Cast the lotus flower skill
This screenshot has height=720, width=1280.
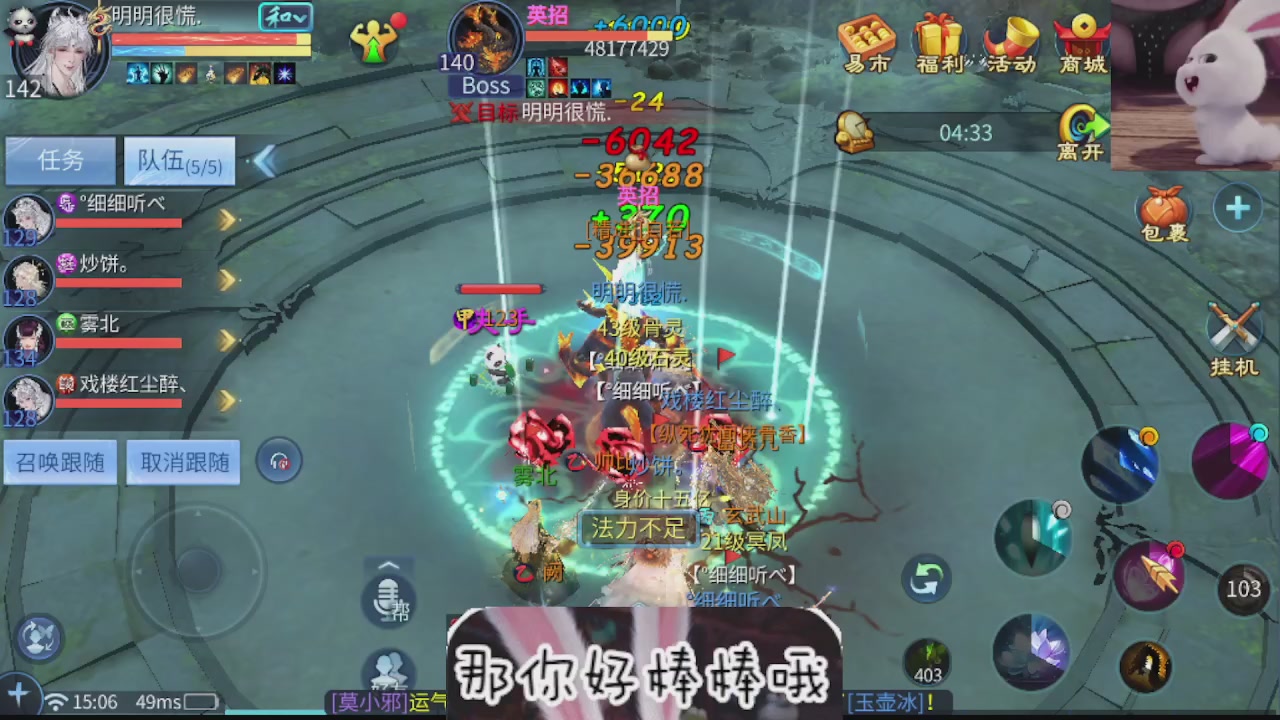[1035, 652]
